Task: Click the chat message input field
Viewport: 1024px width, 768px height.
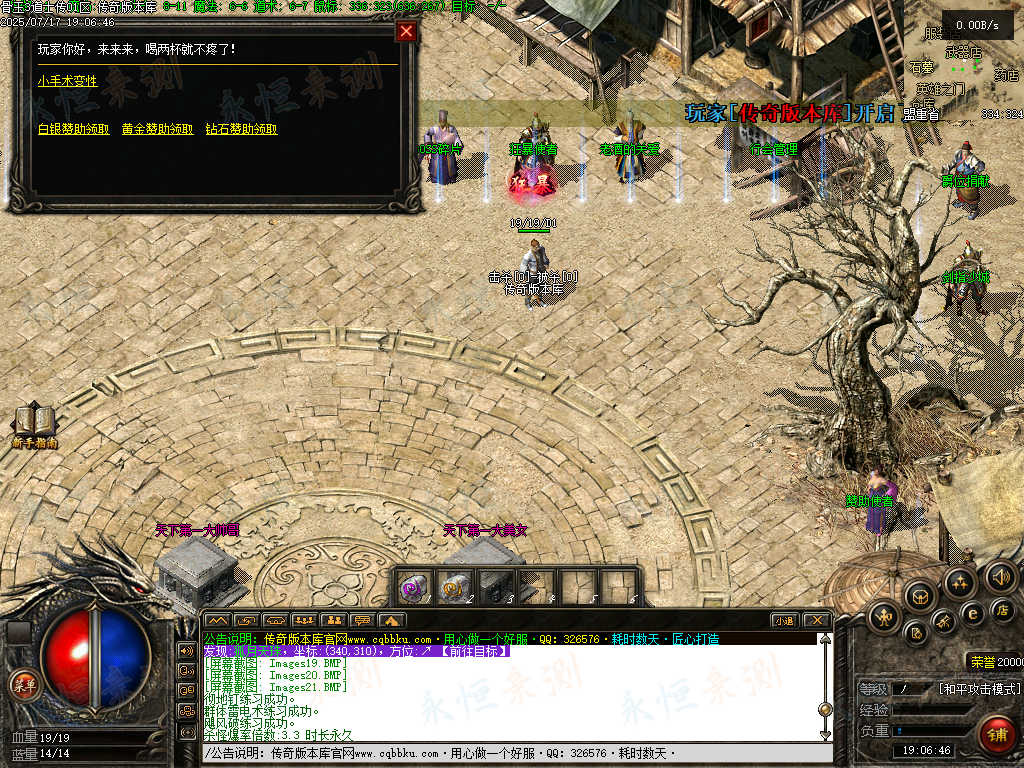Action: [x=500, y=753]
